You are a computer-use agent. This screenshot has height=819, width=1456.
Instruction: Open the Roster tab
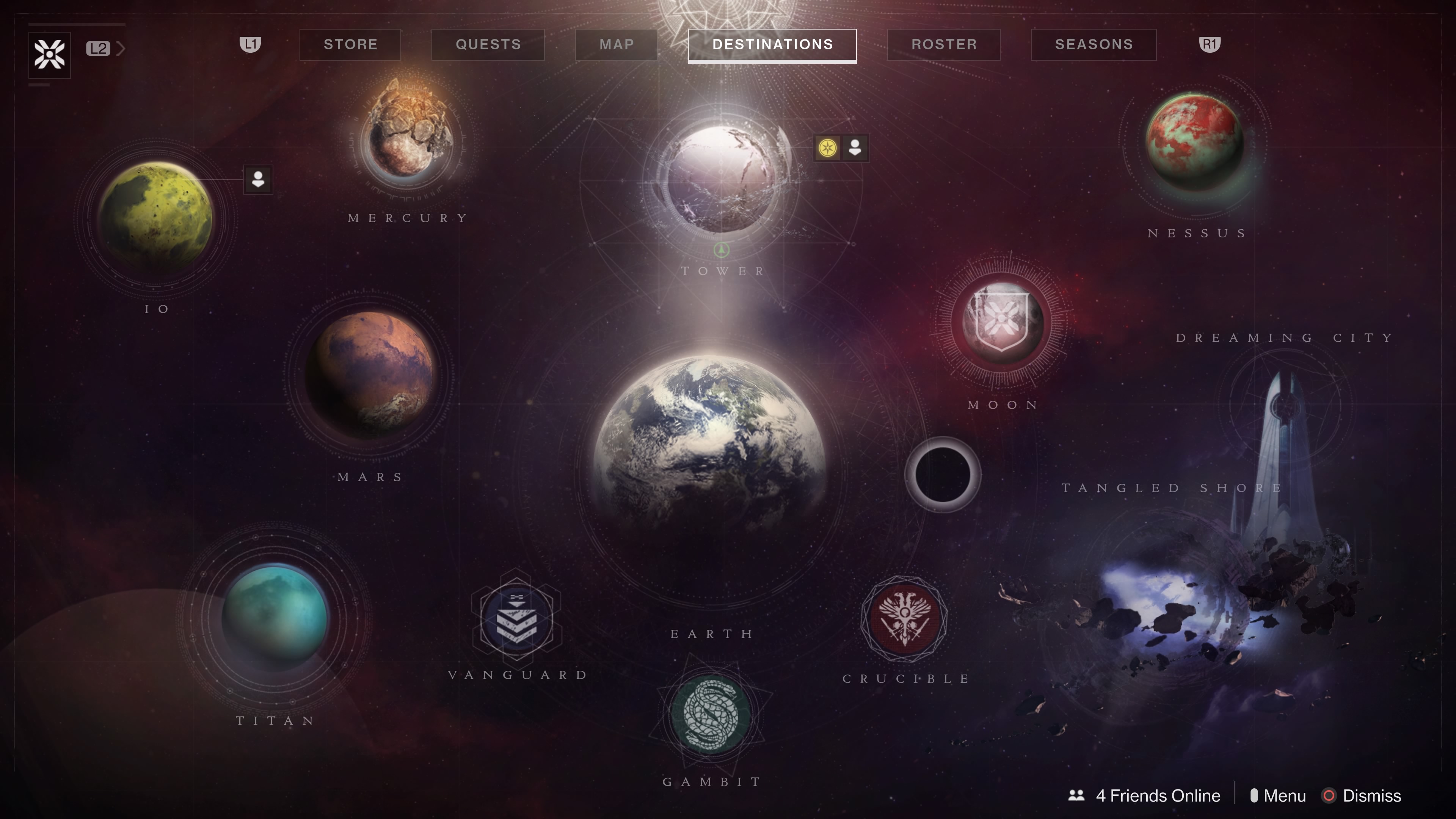943,45
